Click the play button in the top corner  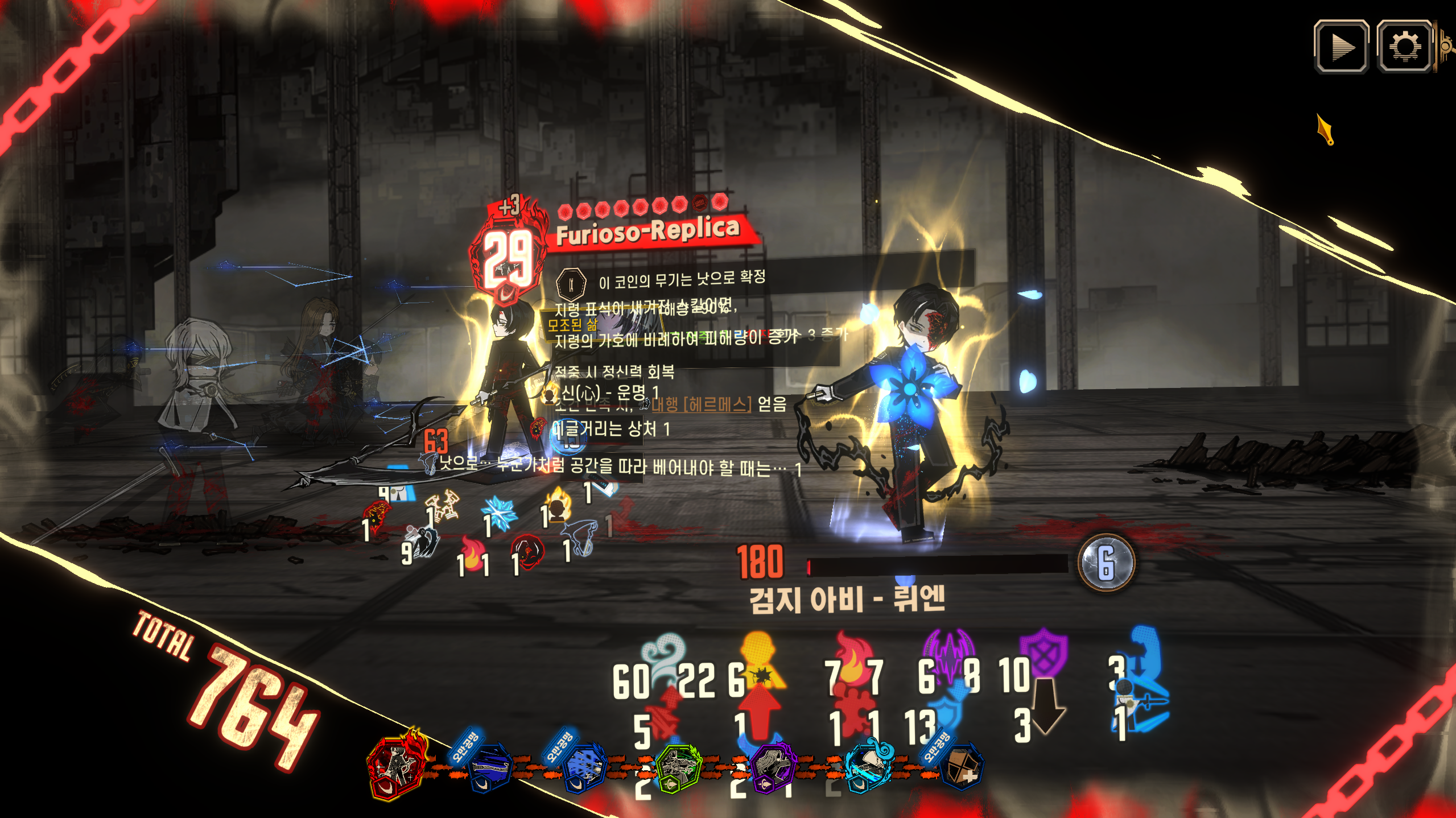pyautogui.click(x=1341, y=47)
